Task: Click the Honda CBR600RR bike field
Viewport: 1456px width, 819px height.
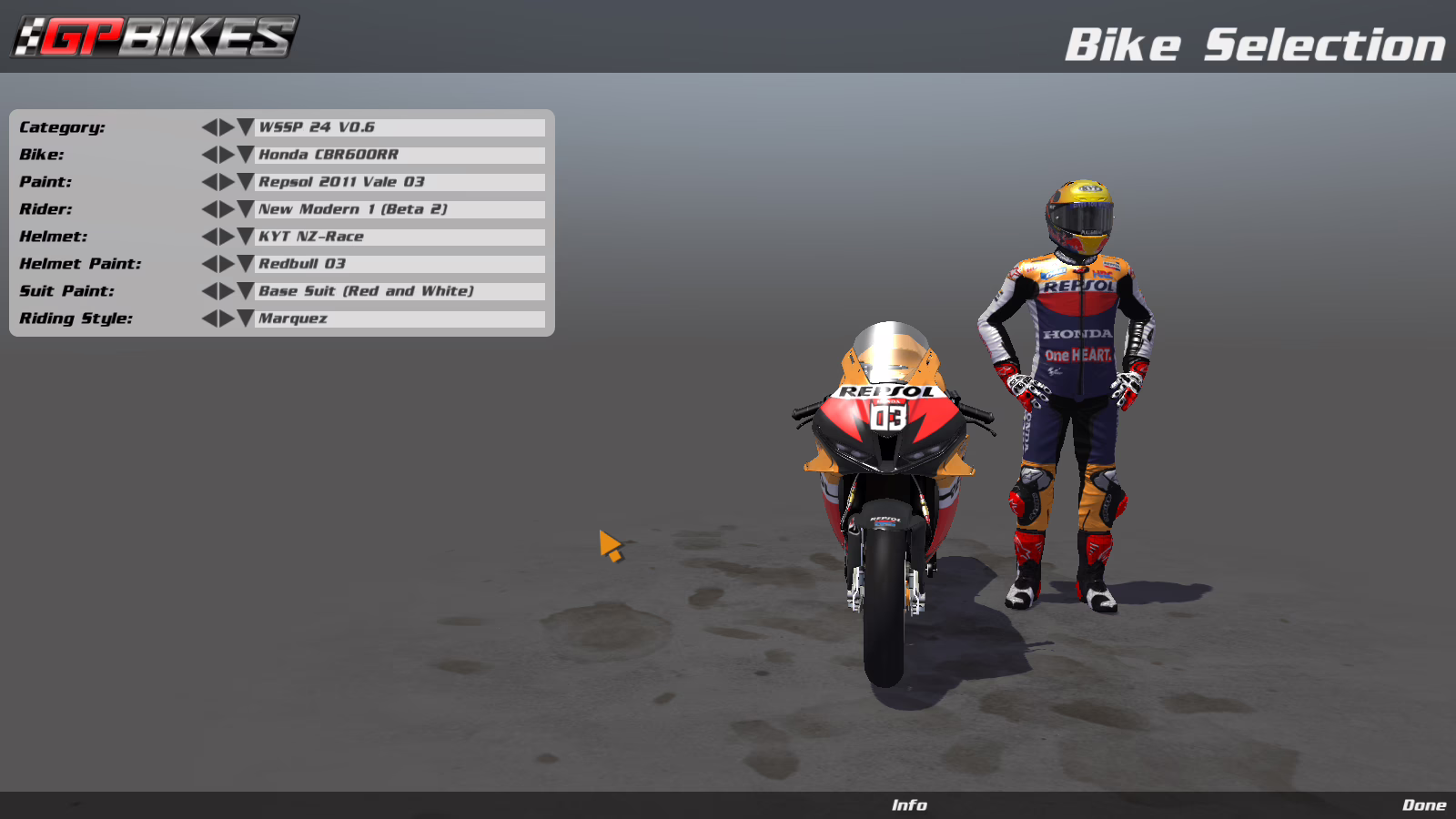Action: pyautogui.click(x=399, y=155)
